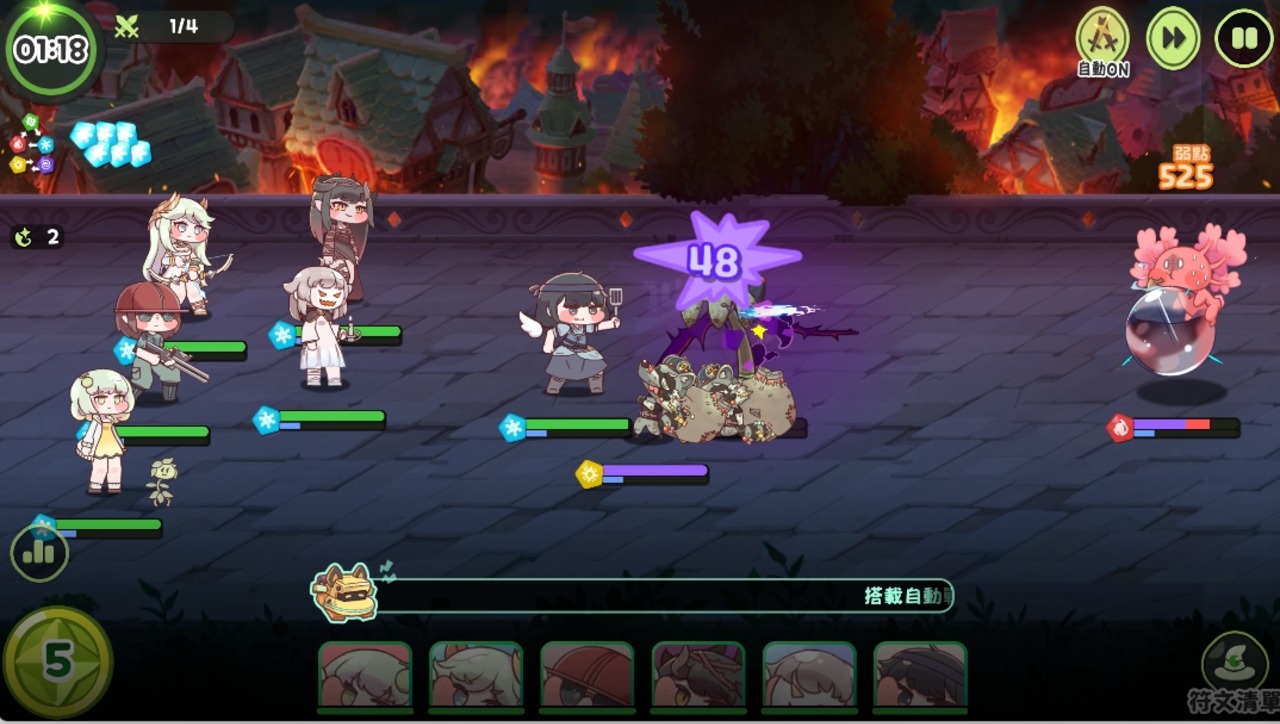Viewport: 1280px width, 724px height.
Task: Tap the green energy orb showing 5
Action: [x=57, y=661]
